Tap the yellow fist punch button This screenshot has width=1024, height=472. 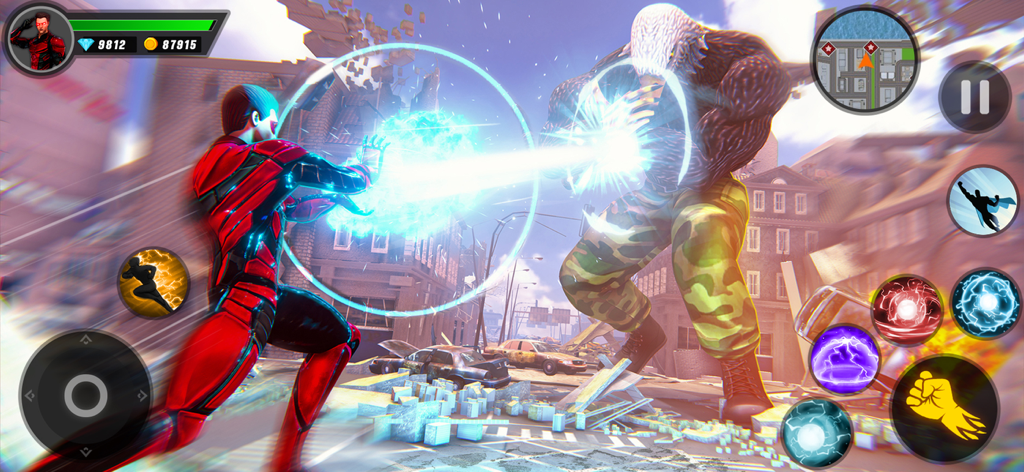(943, 408)
